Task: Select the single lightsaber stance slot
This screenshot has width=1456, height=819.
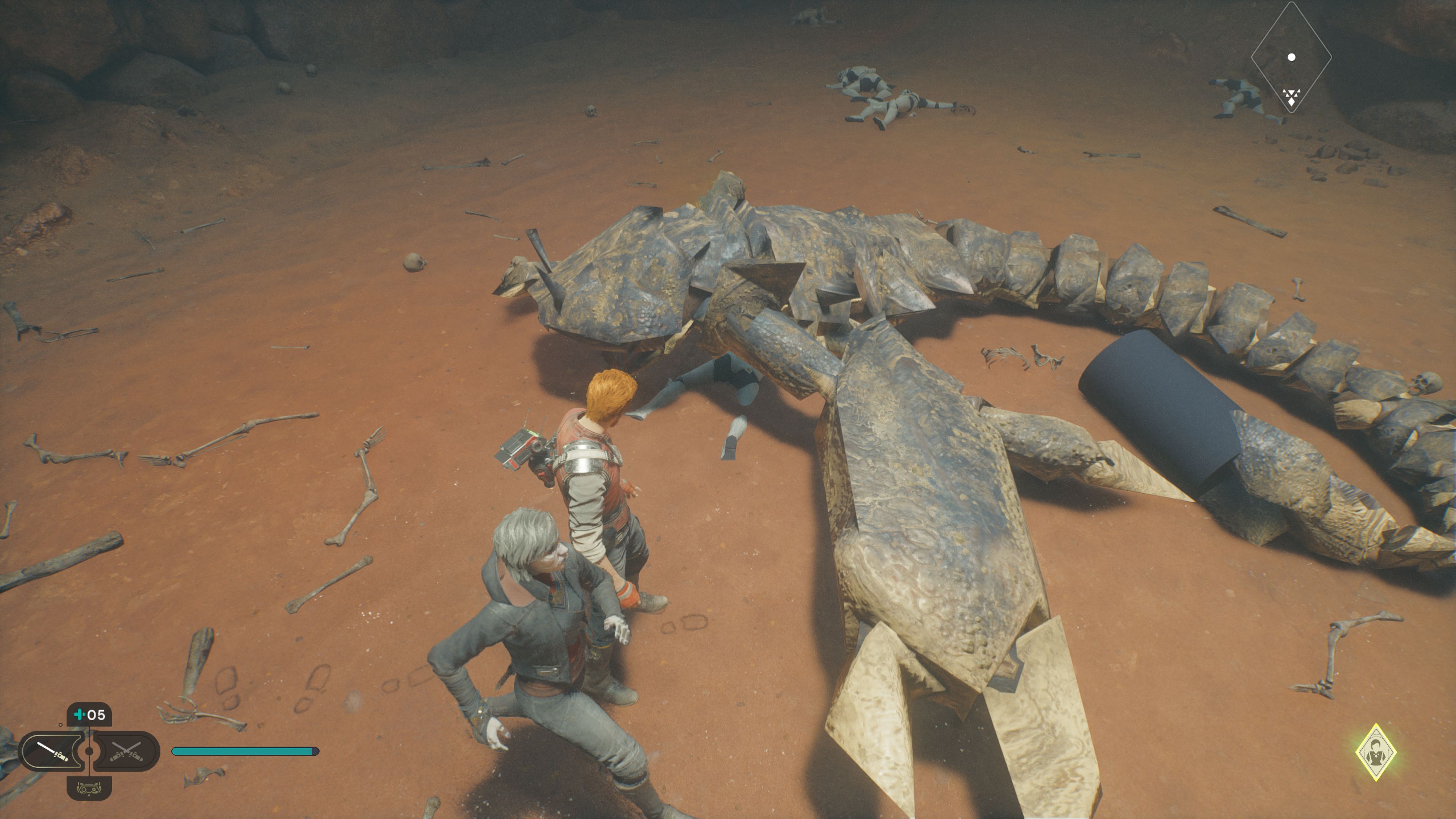Action: pos(52,751)
